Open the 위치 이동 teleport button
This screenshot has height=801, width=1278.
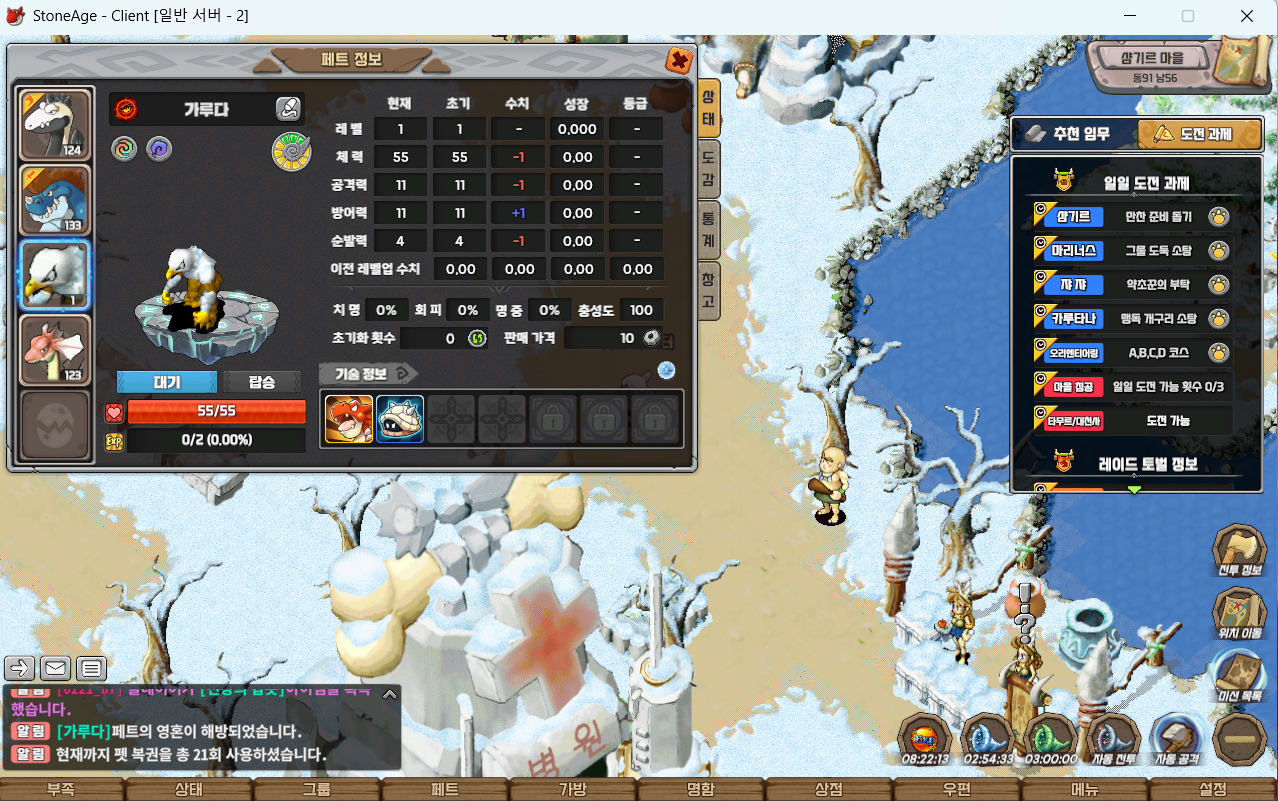tap(1240, 612)
